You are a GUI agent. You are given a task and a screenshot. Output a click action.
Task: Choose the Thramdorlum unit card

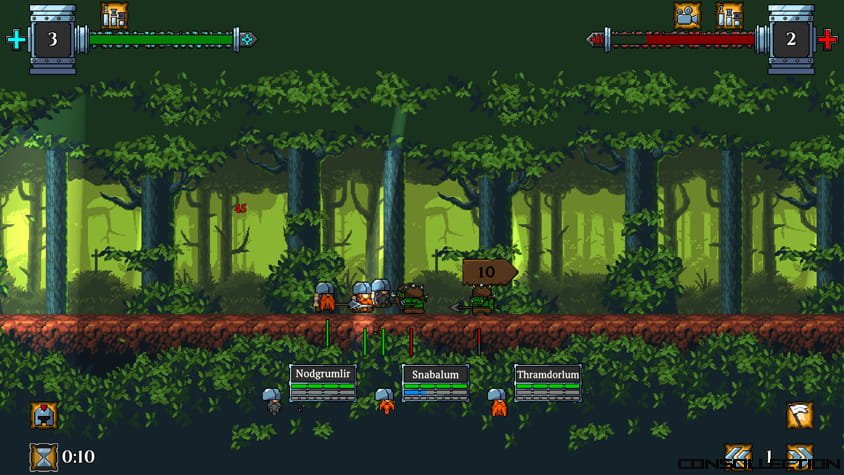[x=548, y=383]
